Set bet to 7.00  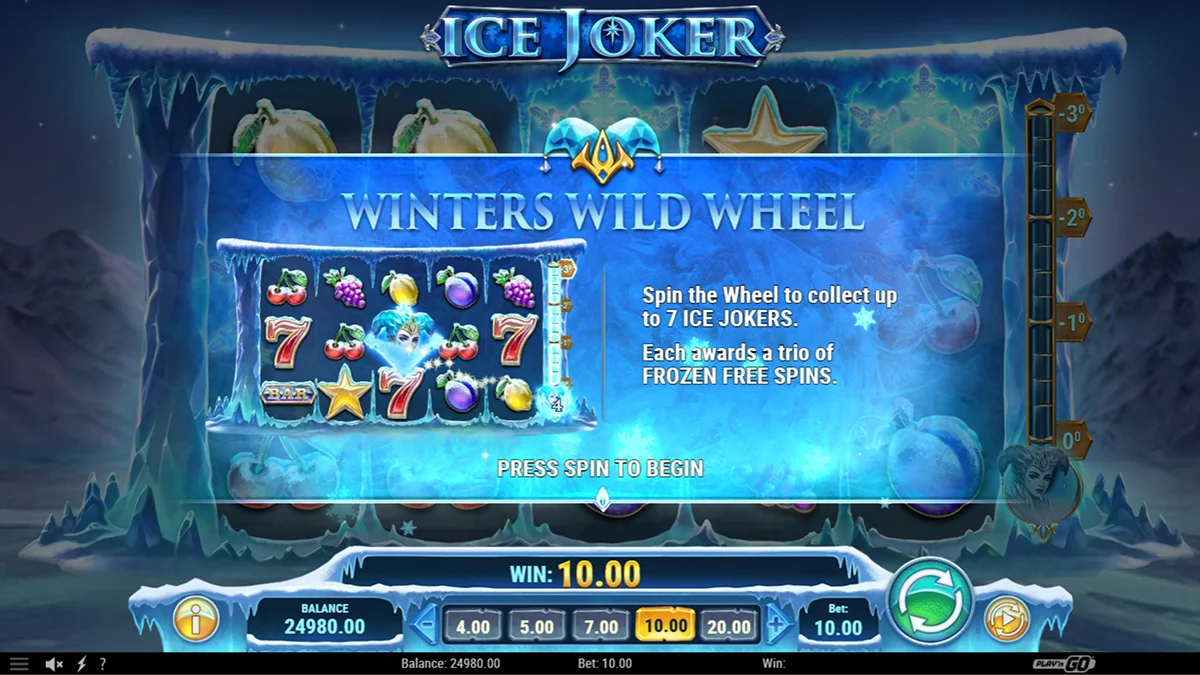(601, 627)
